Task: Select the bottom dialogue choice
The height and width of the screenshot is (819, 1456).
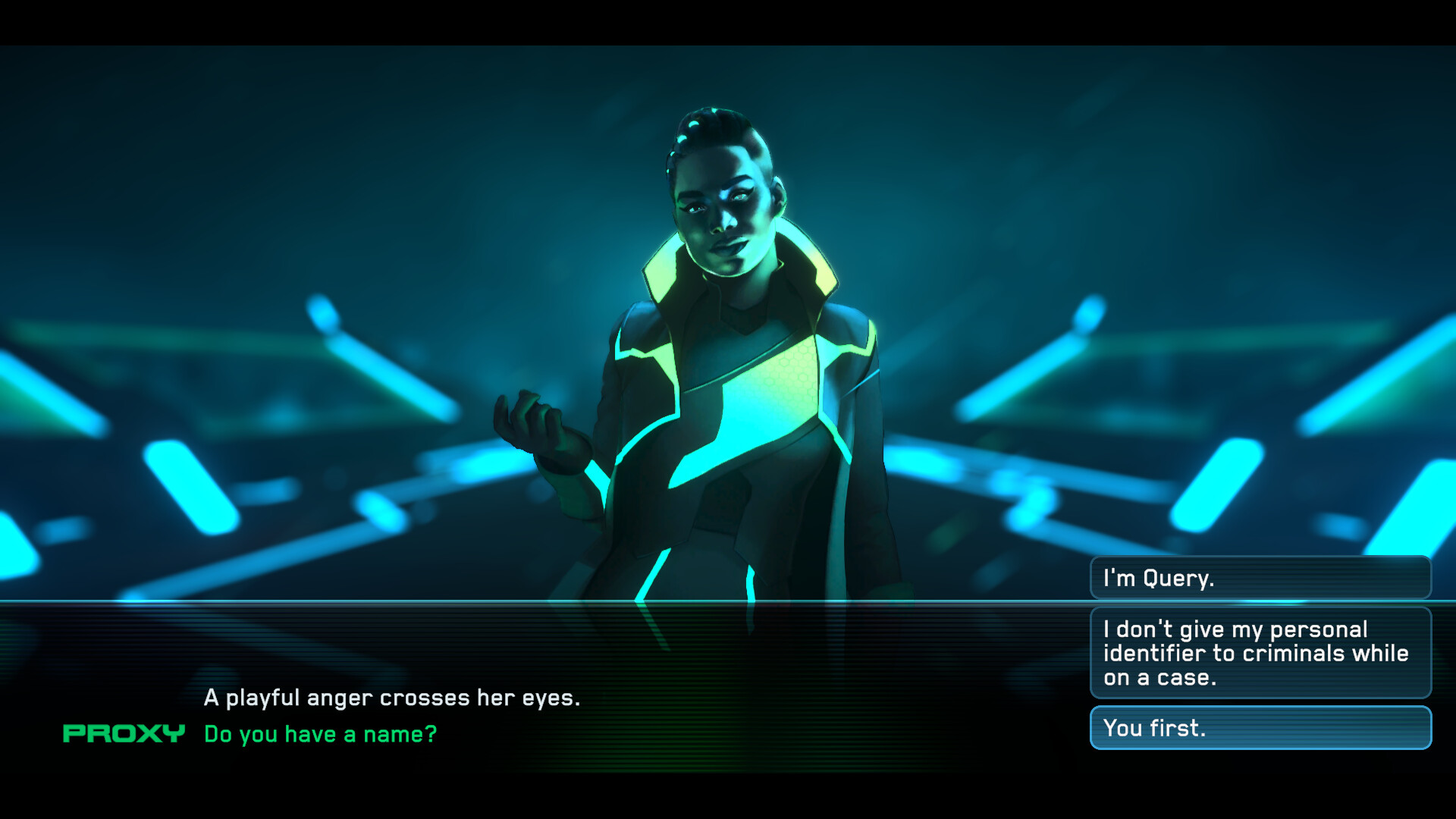Action: click(1260, 727)
